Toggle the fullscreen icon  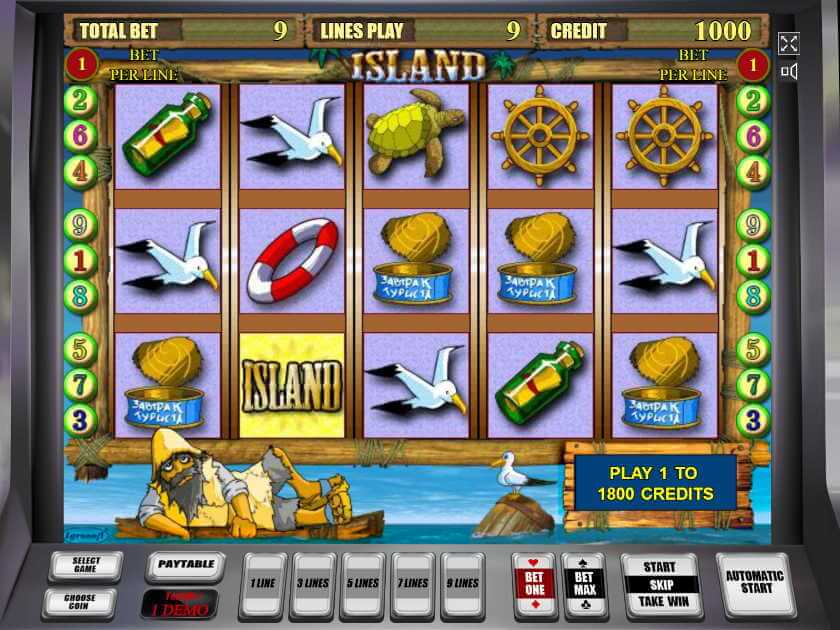click(789, 43)
